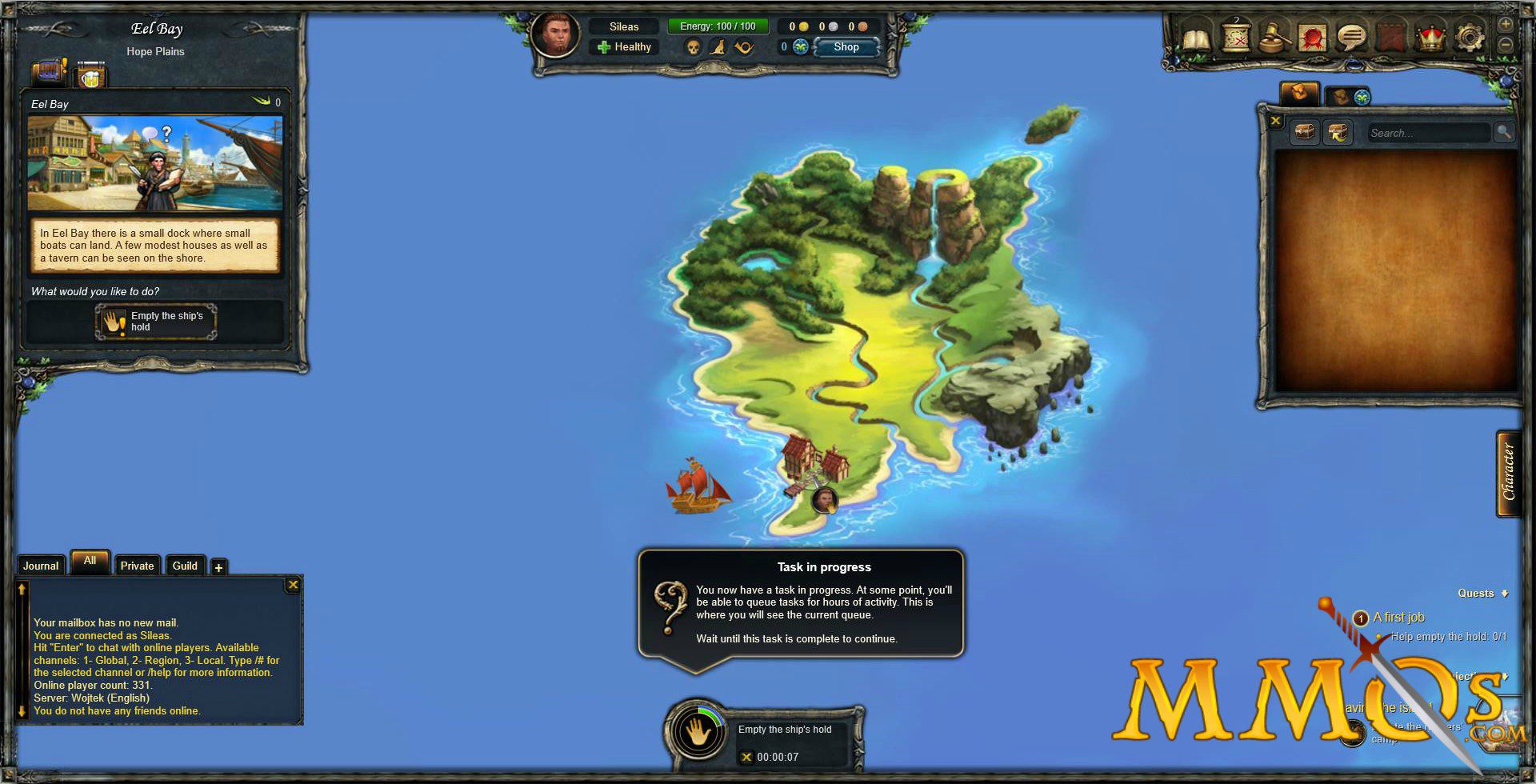Open the crown rankings icon
This screenshot has width=1536, height=784.
(1430, 37)
